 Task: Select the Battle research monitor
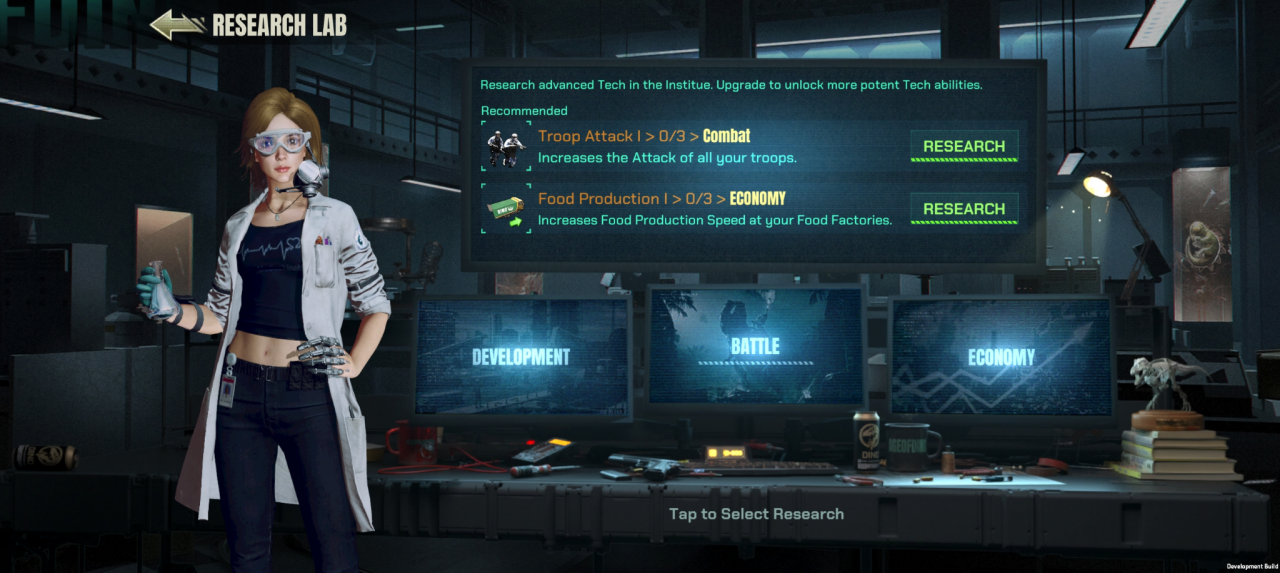[x=755, y=346]
